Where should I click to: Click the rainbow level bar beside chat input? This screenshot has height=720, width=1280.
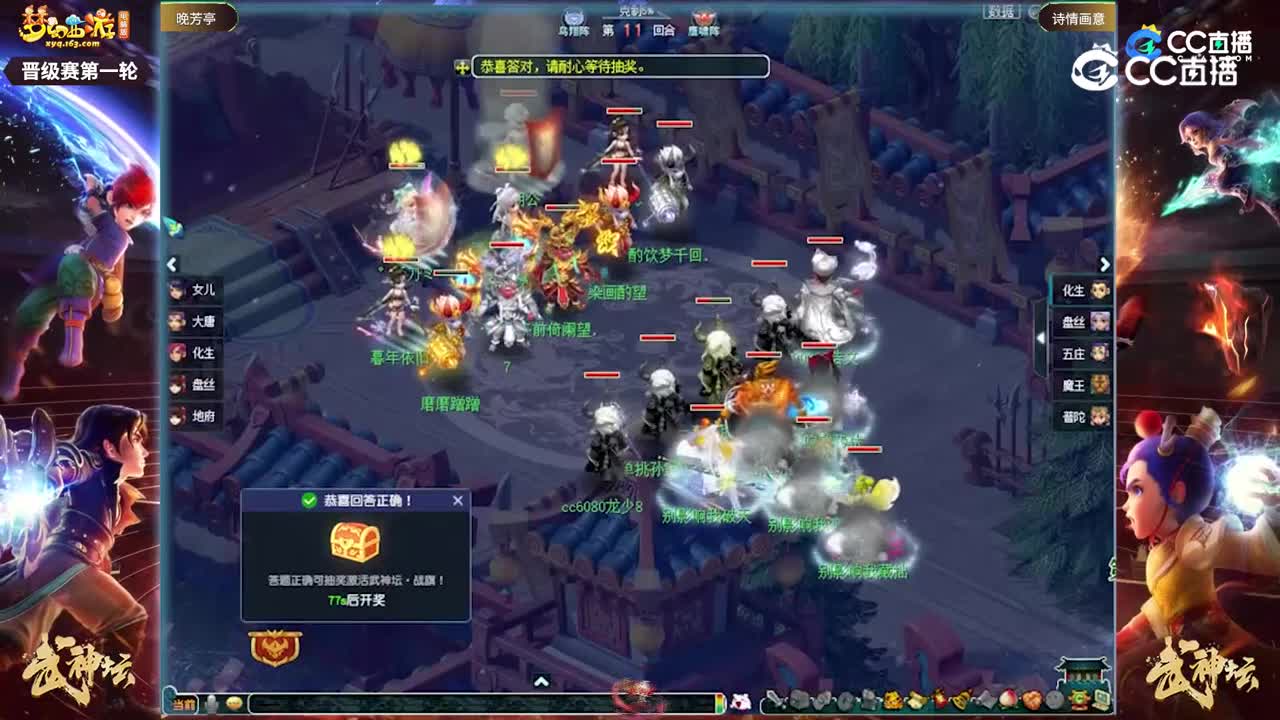[721, 701]
